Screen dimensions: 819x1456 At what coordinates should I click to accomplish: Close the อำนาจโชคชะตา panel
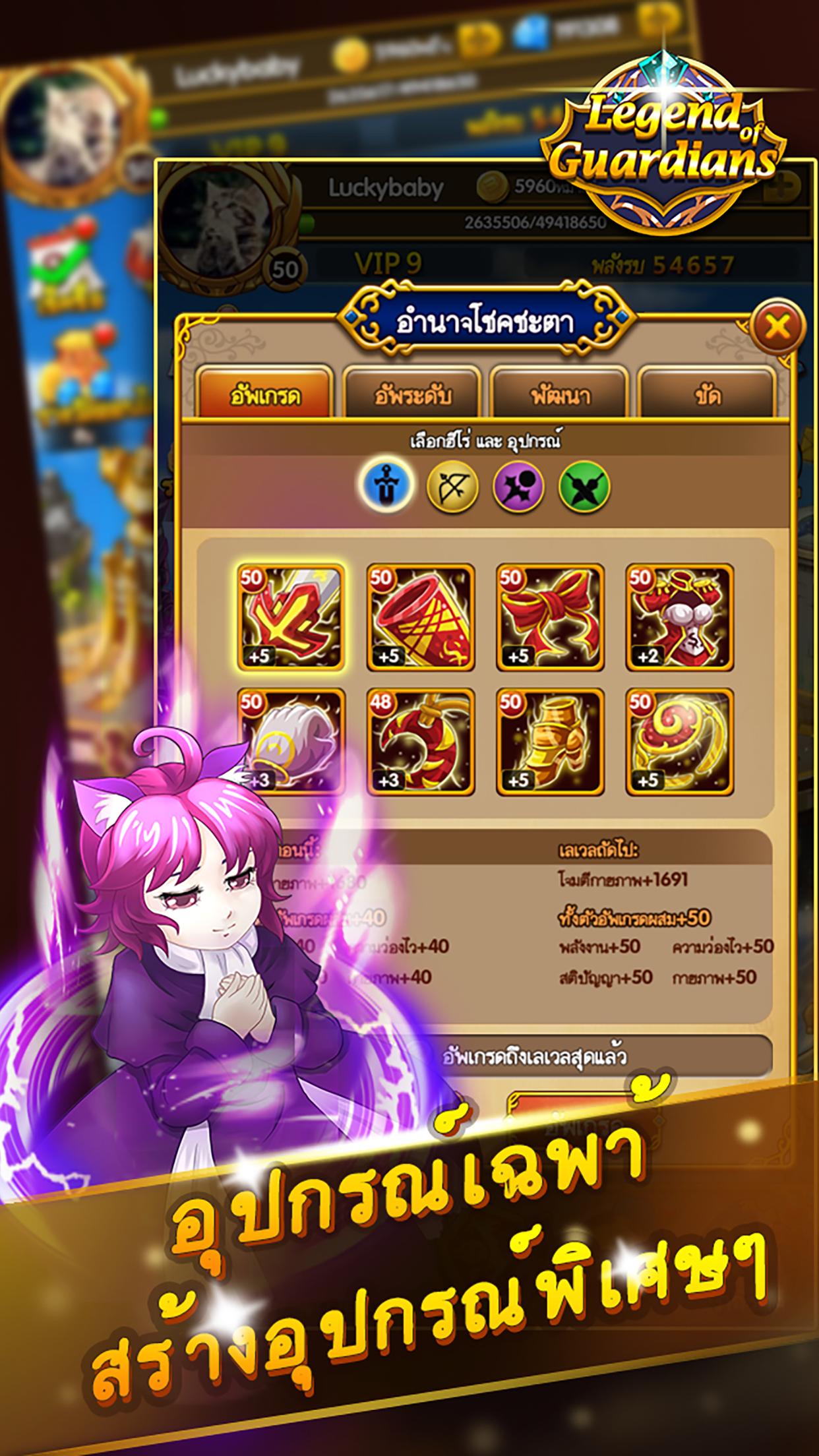[x=777, y=326]
